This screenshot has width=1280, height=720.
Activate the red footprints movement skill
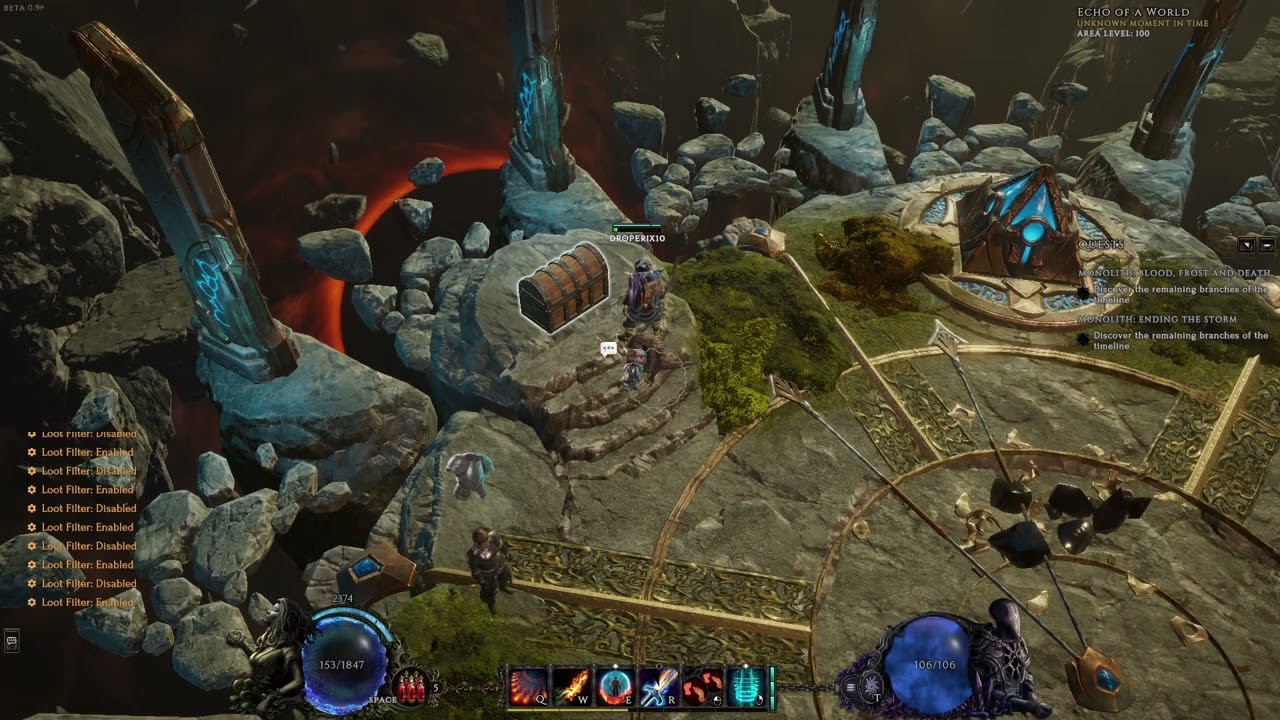tap(701, 687)
